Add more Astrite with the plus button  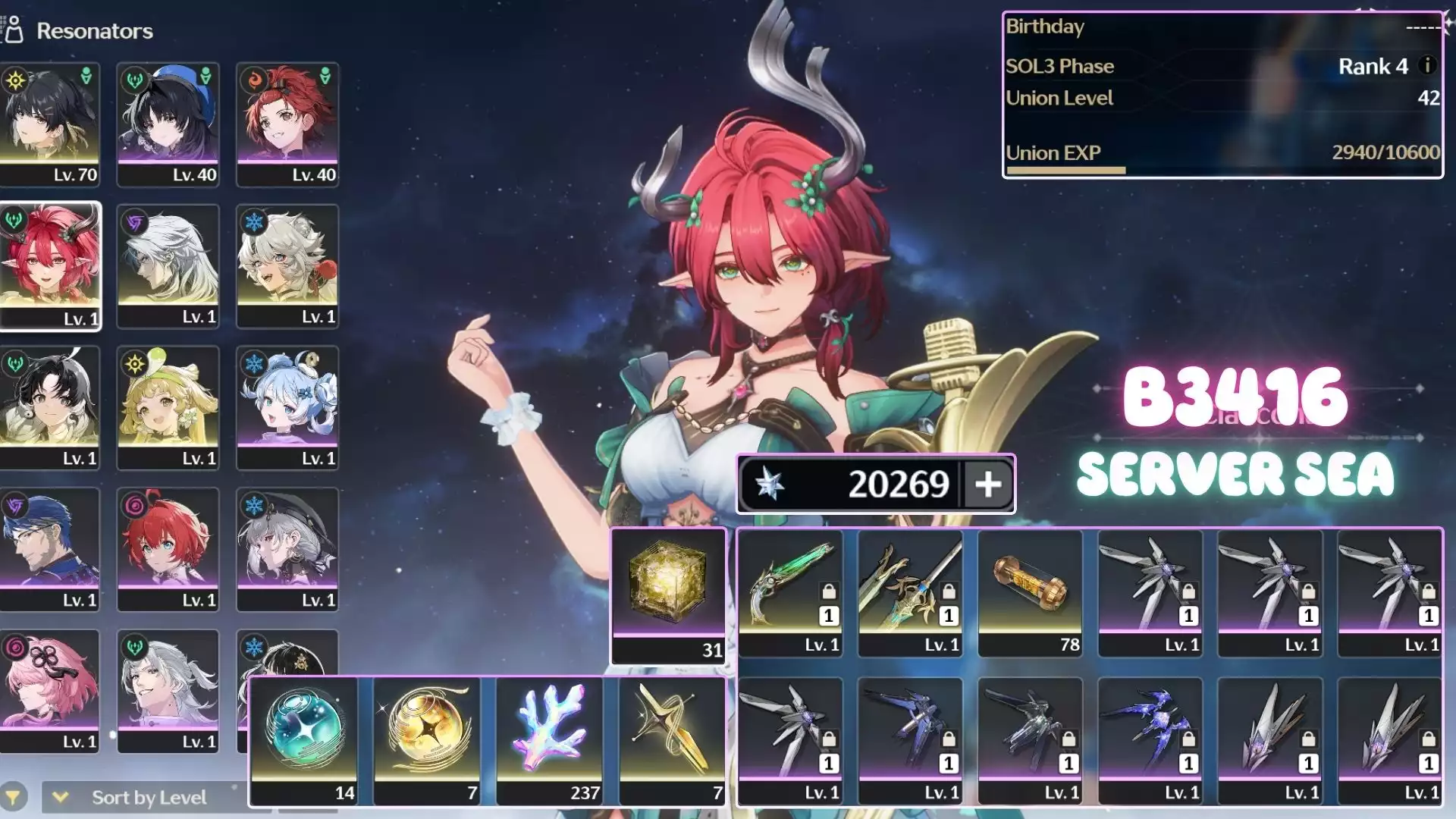click(x=987, y=484)
